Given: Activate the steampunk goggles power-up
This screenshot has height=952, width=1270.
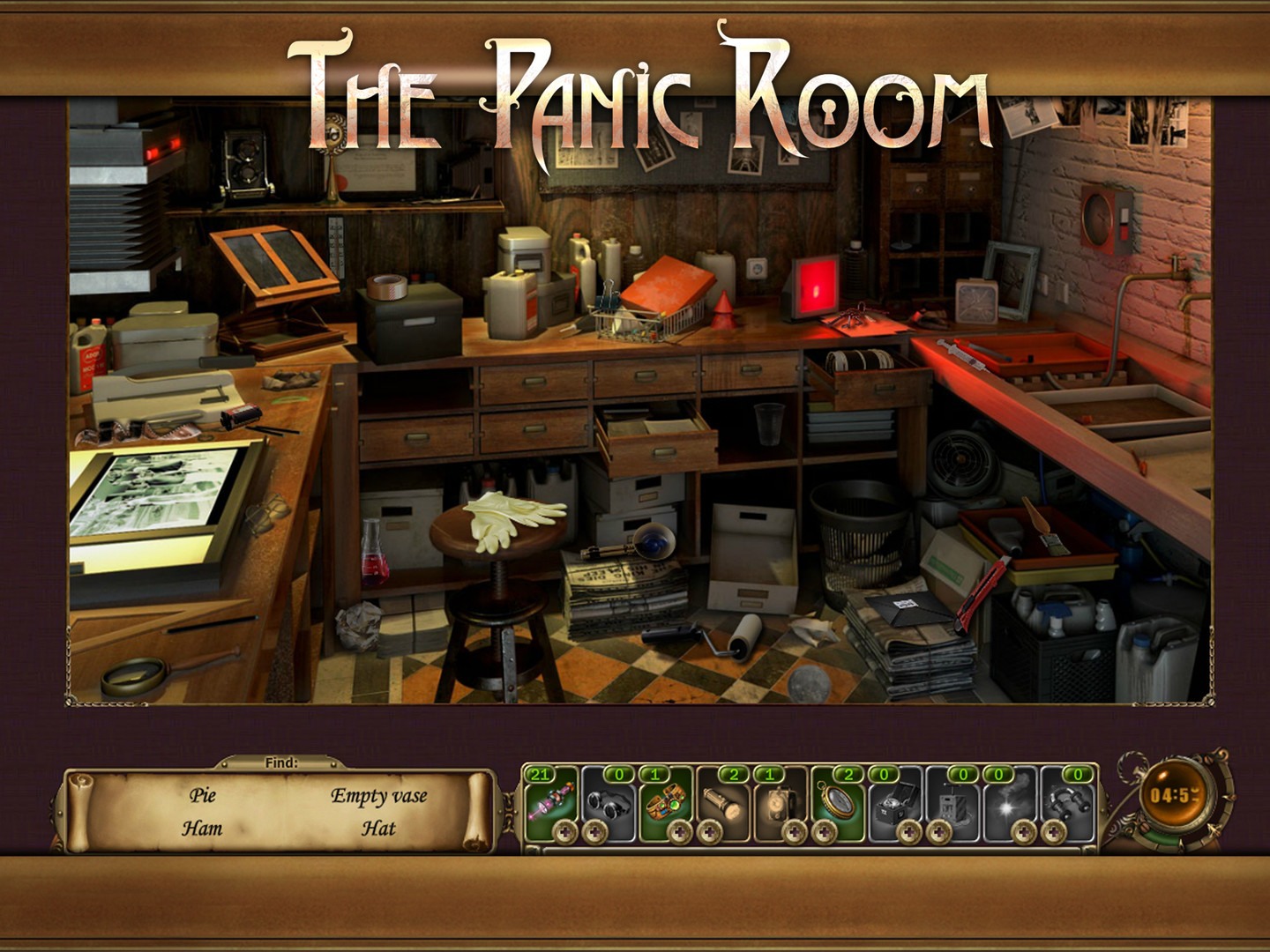Looking at the screenshot, I should coord(668,802).
